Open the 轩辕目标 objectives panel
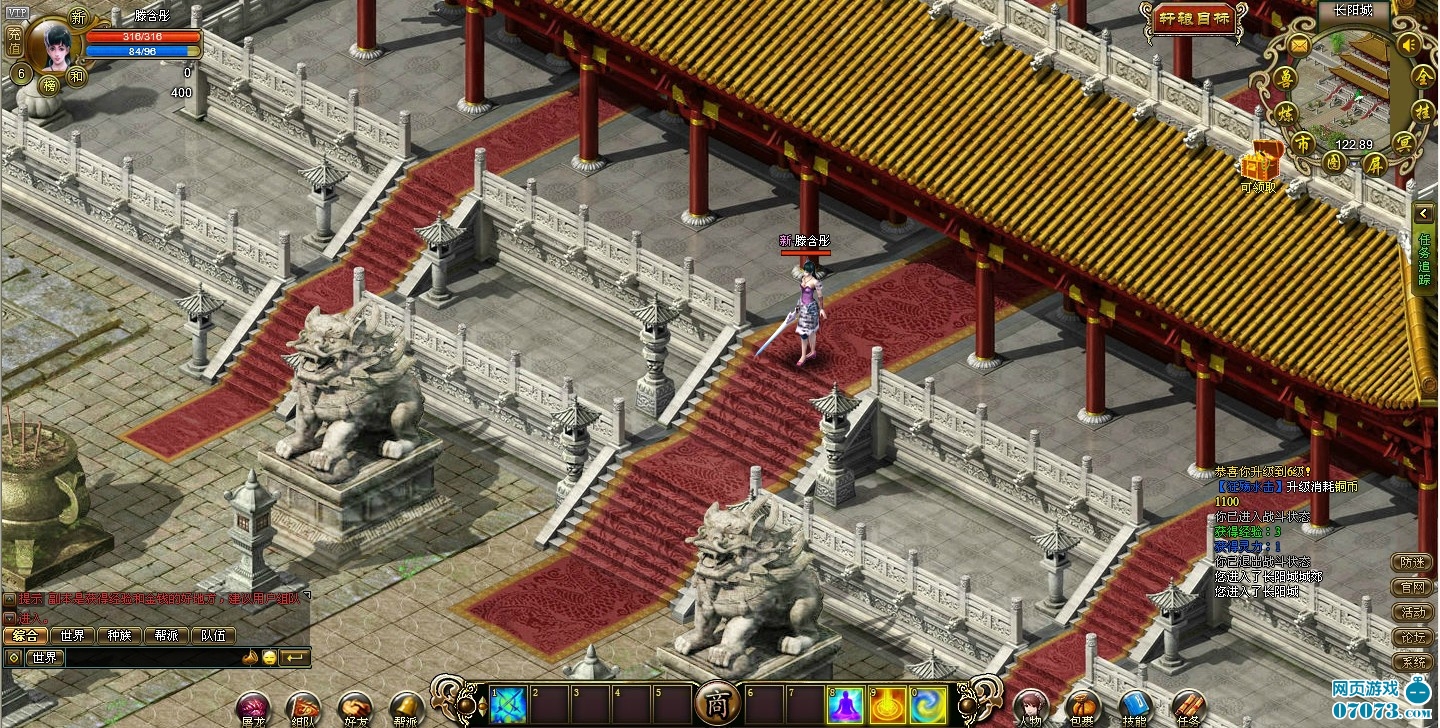This screenshot has width=1440, height=728. (1194, 19)
